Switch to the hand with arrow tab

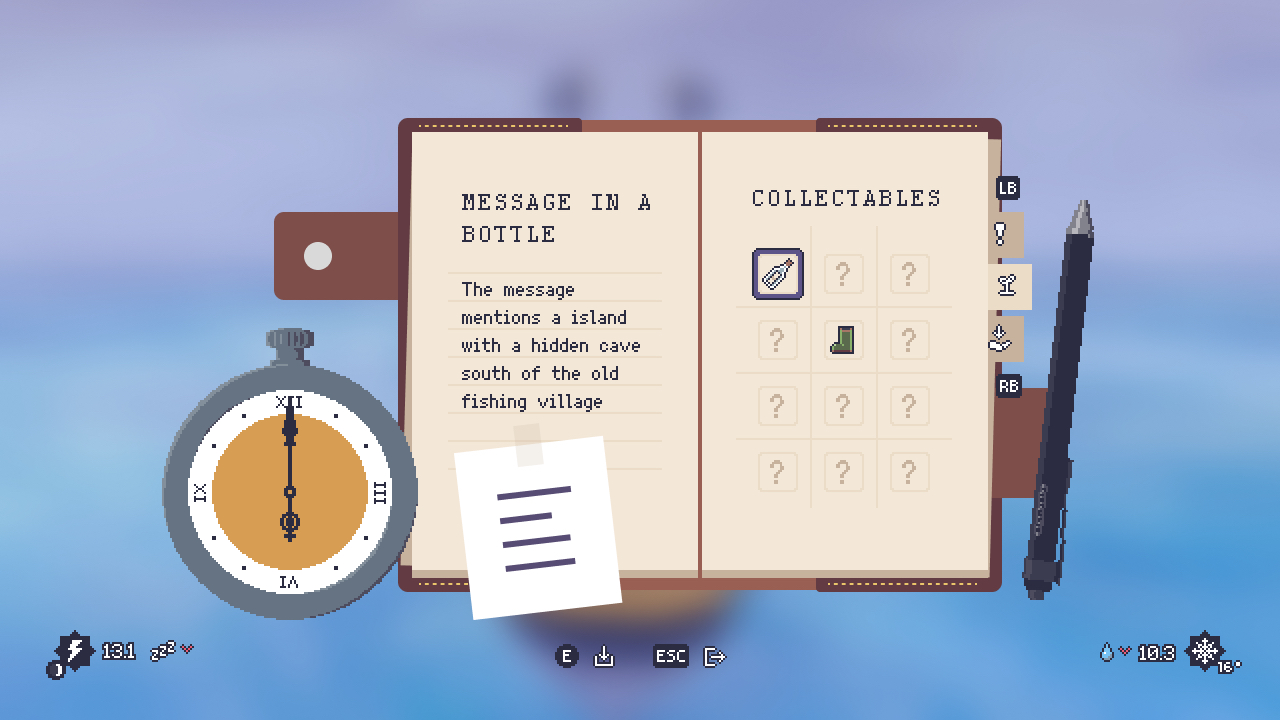coord(1001,338)
